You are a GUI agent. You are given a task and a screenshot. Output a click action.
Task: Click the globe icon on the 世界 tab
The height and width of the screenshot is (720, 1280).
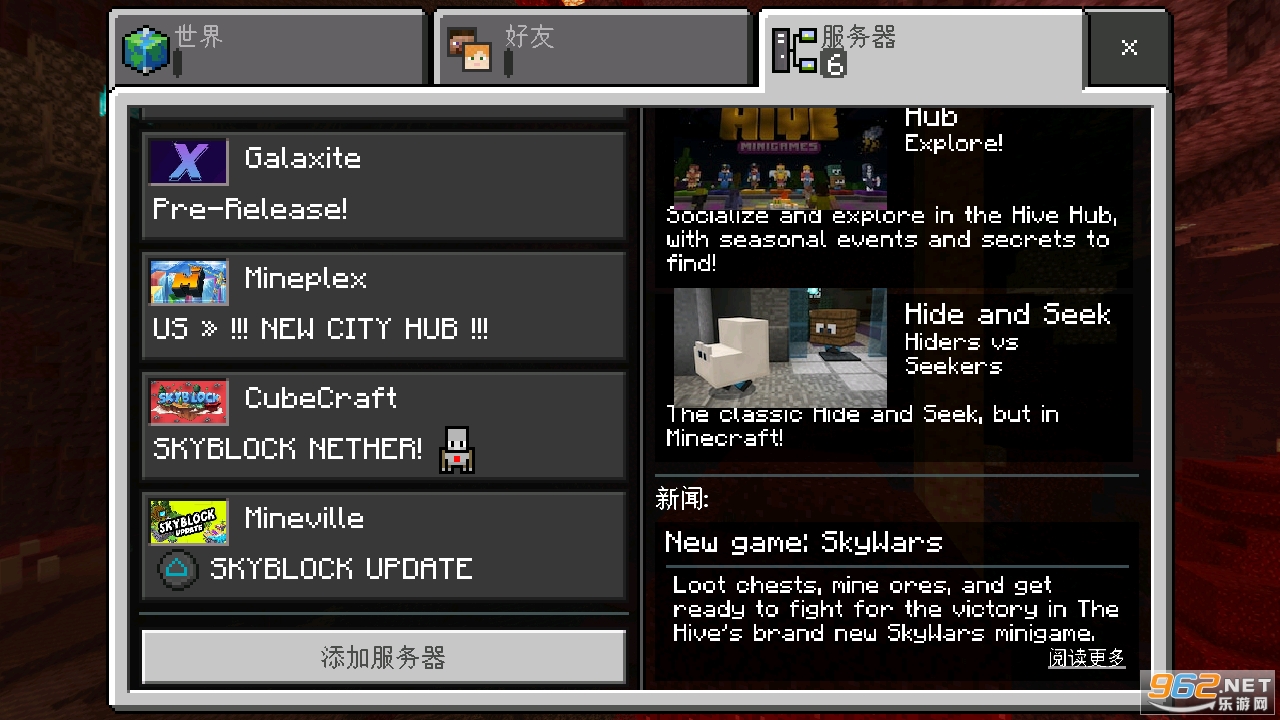coord(146,48)
